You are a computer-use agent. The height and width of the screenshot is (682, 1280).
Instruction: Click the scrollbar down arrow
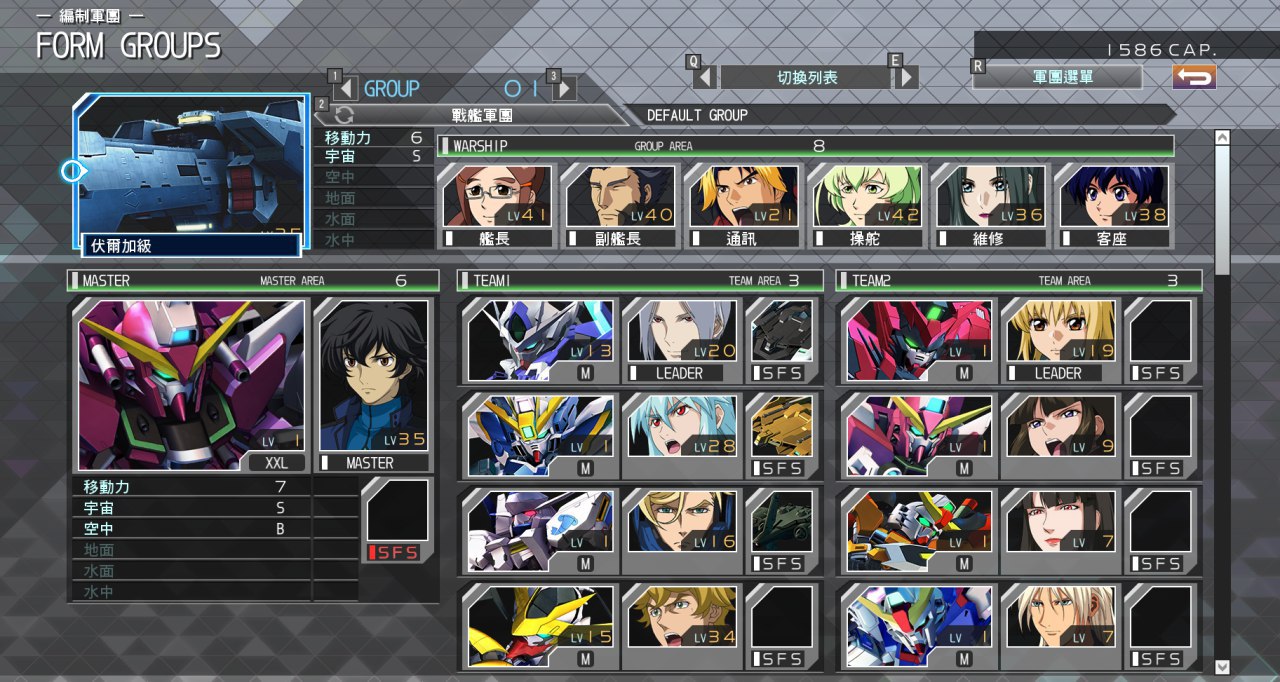(1222, 666)
